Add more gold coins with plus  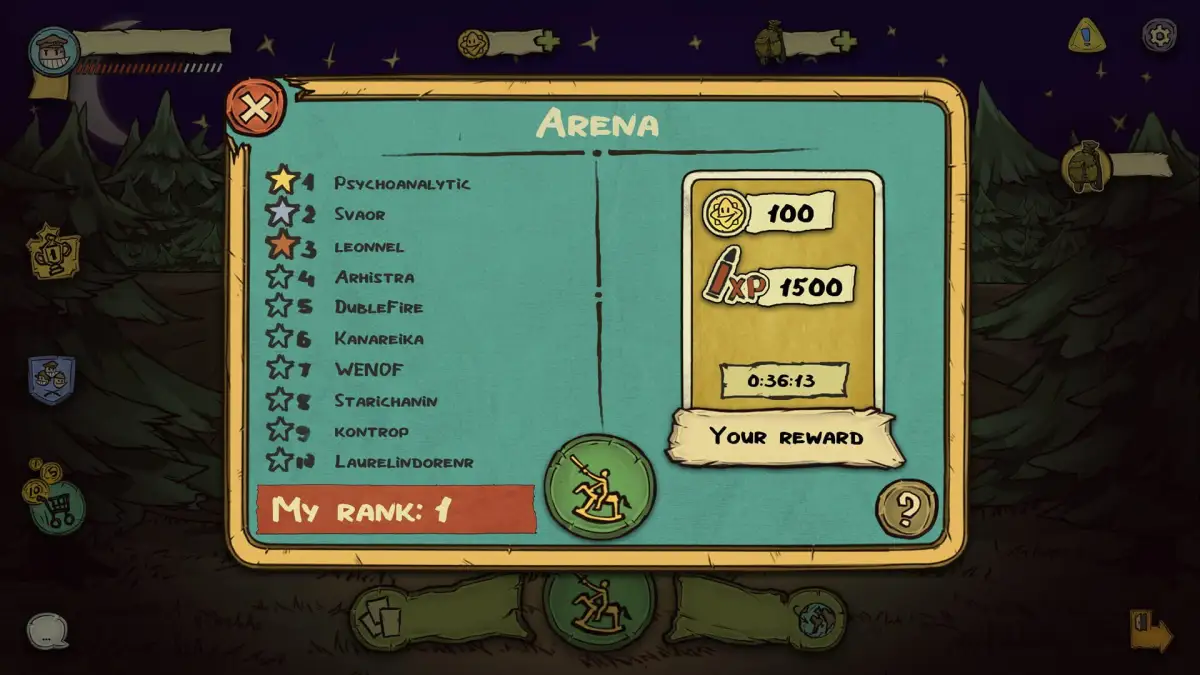pyautogui.click(x=547, y=42)
